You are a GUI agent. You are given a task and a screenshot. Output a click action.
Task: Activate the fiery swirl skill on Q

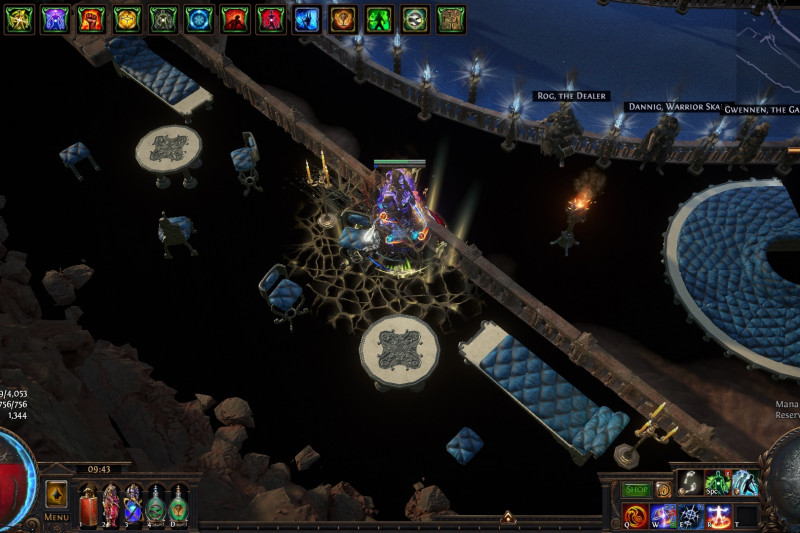636,516
